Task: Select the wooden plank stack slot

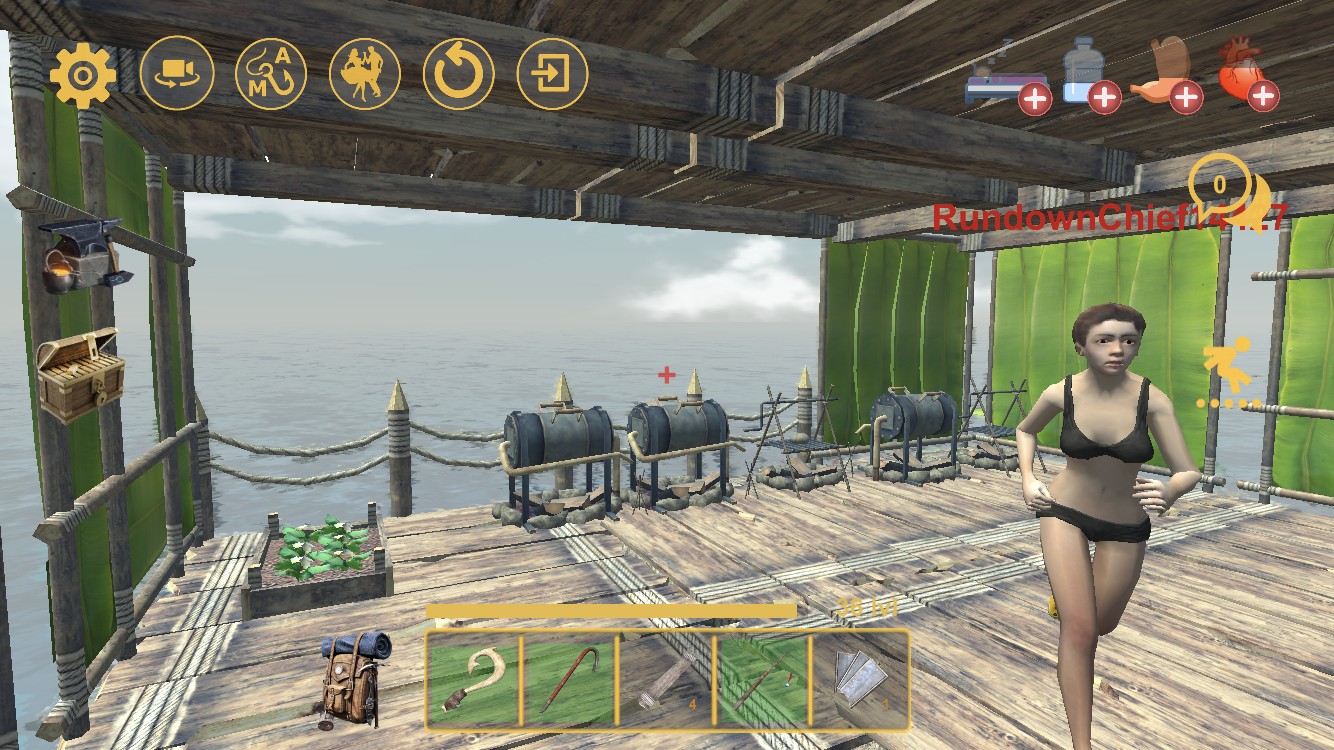Action: click(x=665, y=679)
